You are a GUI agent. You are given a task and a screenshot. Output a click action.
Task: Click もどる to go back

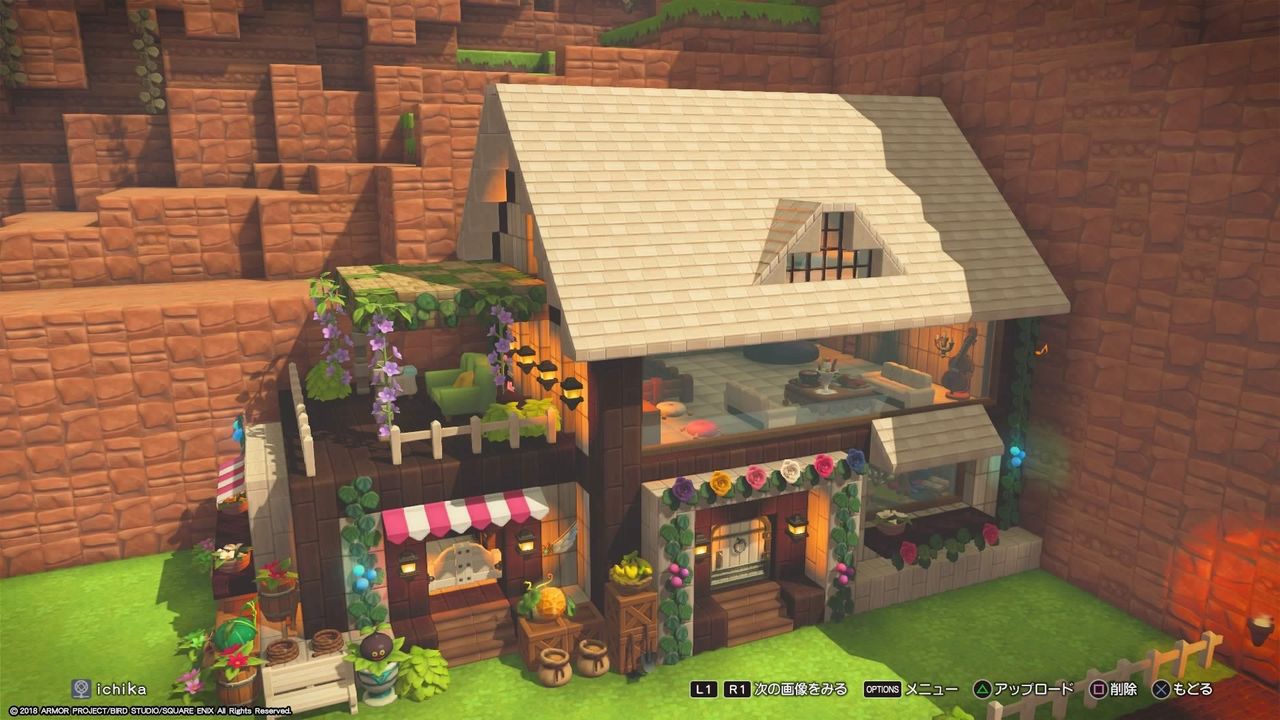coord(1193,687)
